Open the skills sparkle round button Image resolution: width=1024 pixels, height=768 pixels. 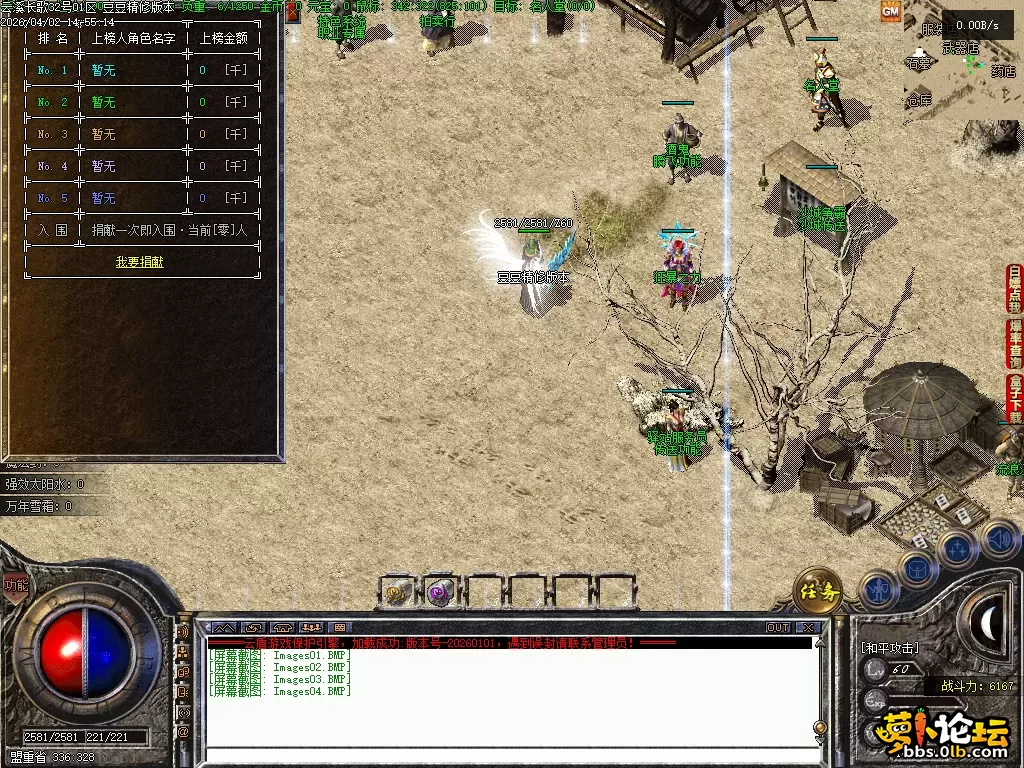[x=957, y=548]
